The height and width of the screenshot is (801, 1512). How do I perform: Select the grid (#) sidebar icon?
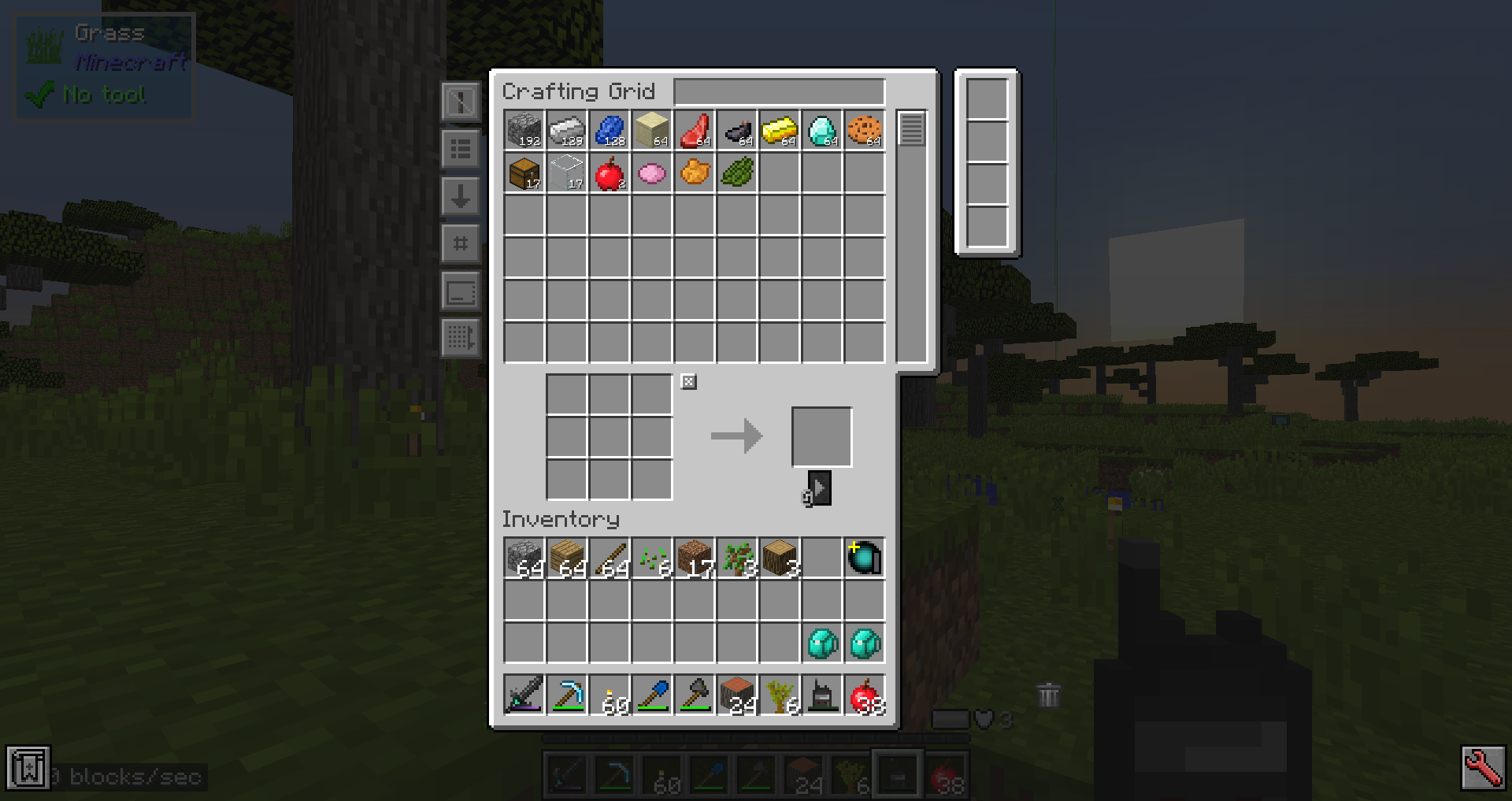pyautogui.click(x=460, y=245)
